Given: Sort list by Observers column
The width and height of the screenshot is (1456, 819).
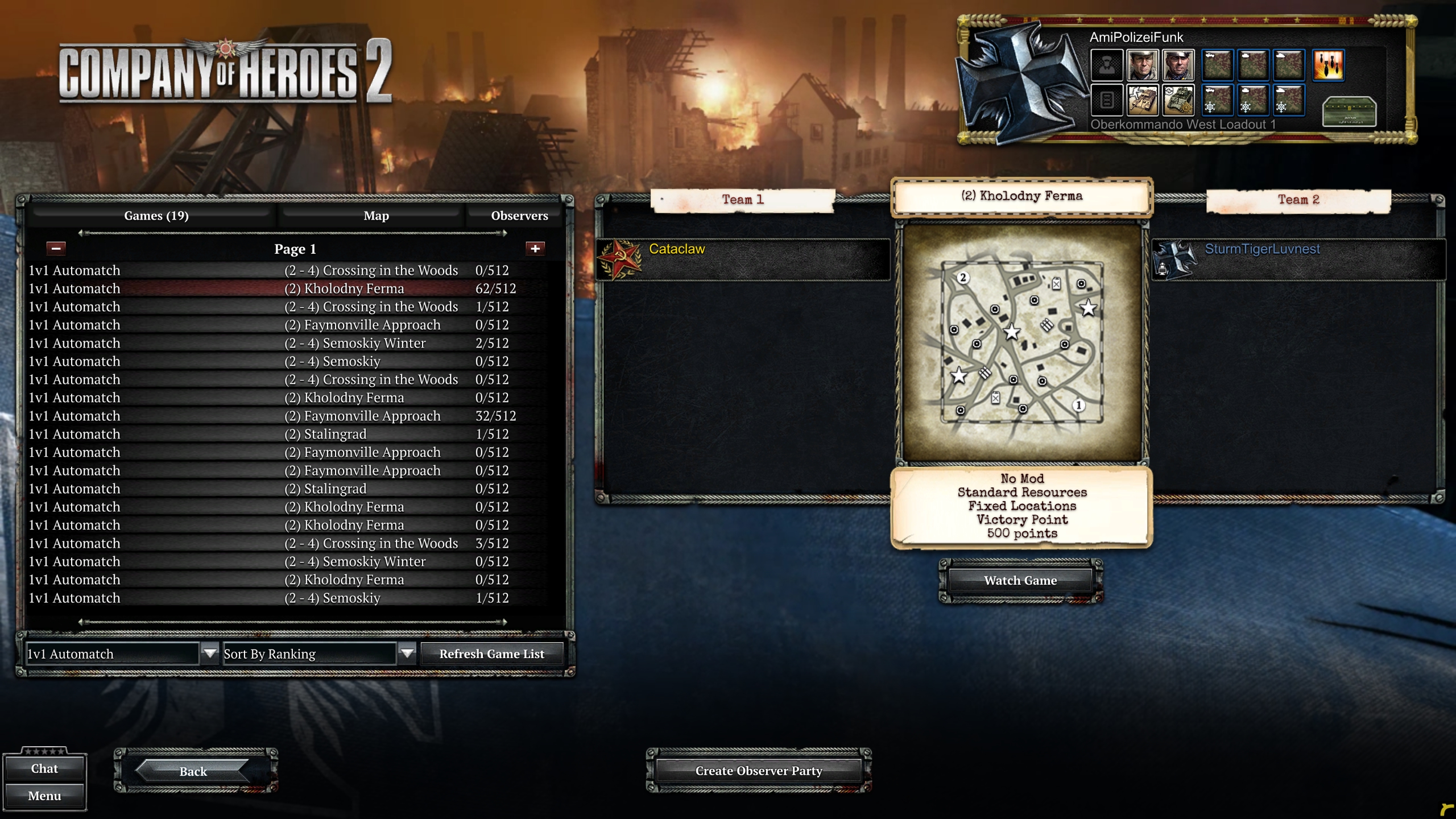Looking at the screenshot, I should click(519, 216).
